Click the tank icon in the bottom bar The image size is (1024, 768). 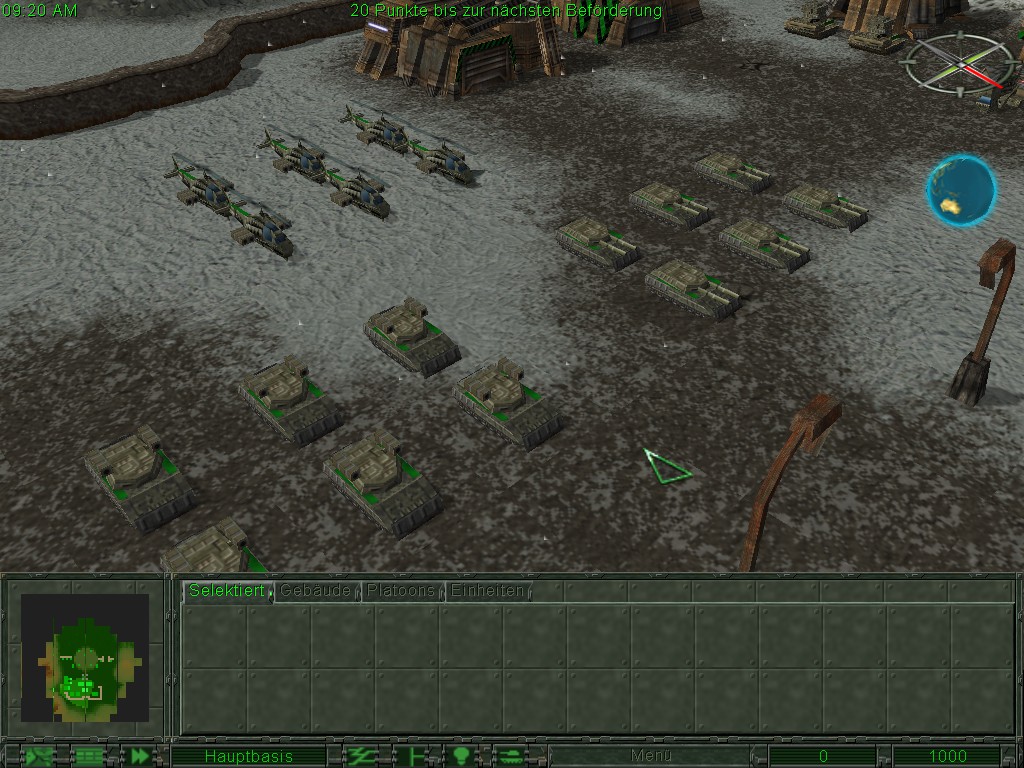coord(510,756)
